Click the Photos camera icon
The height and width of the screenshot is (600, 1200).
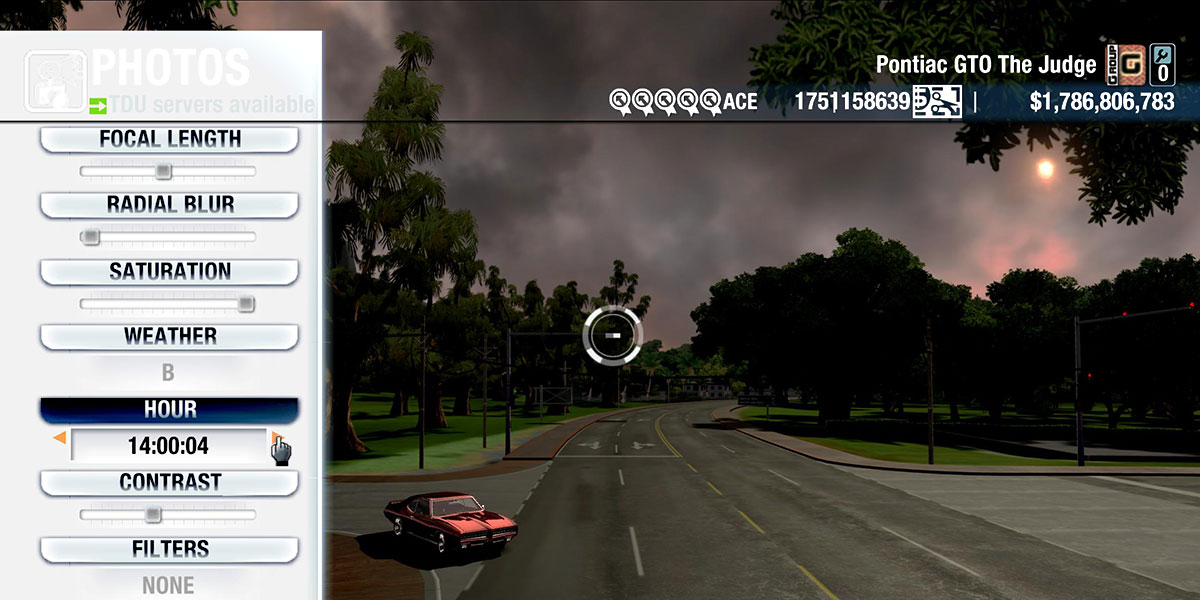pos(53,80)
